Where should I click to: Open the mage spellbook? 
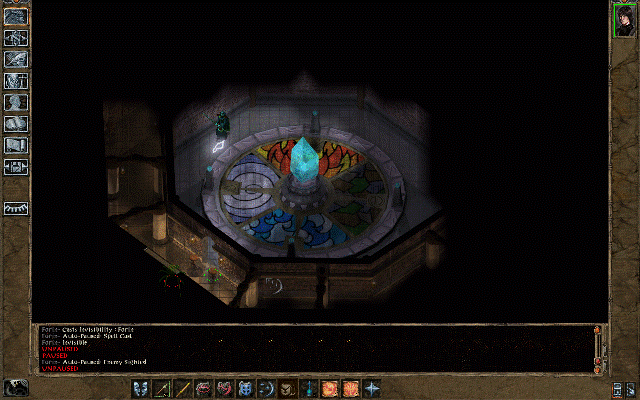point(16,124)
